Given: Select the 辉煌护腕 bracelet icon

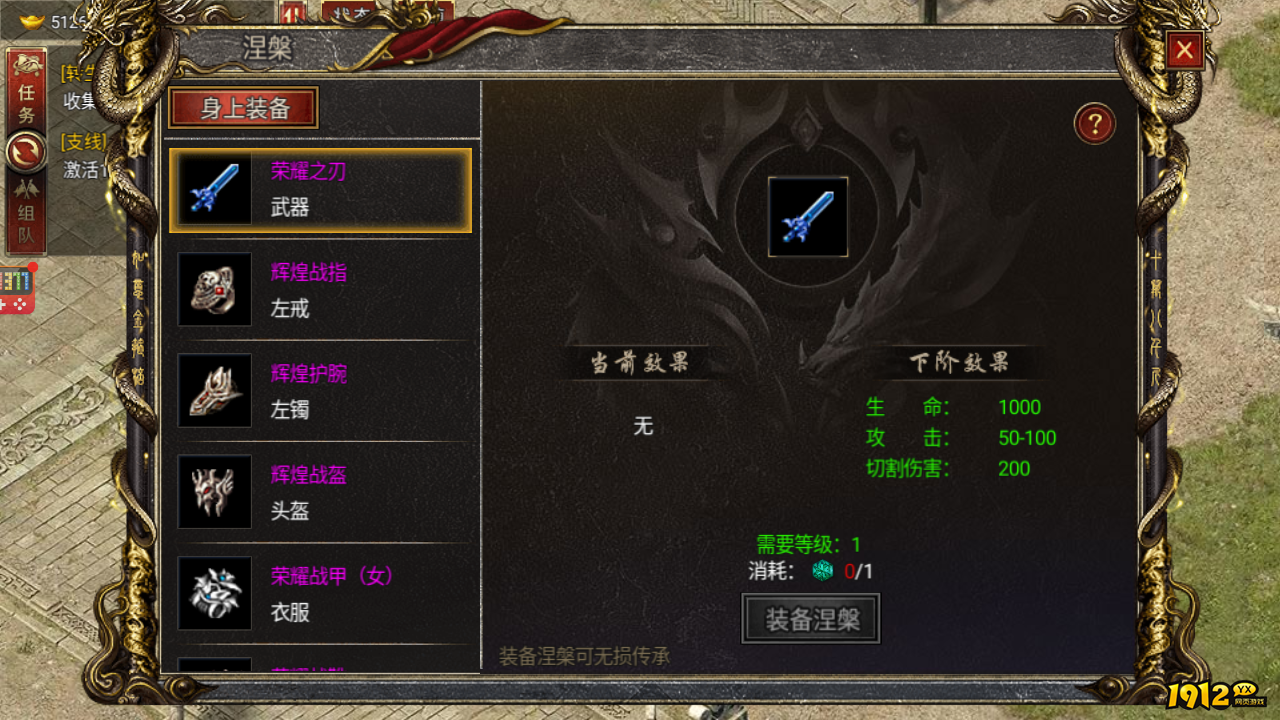Looking at the screenshot, I should click(x=214, y=392).
